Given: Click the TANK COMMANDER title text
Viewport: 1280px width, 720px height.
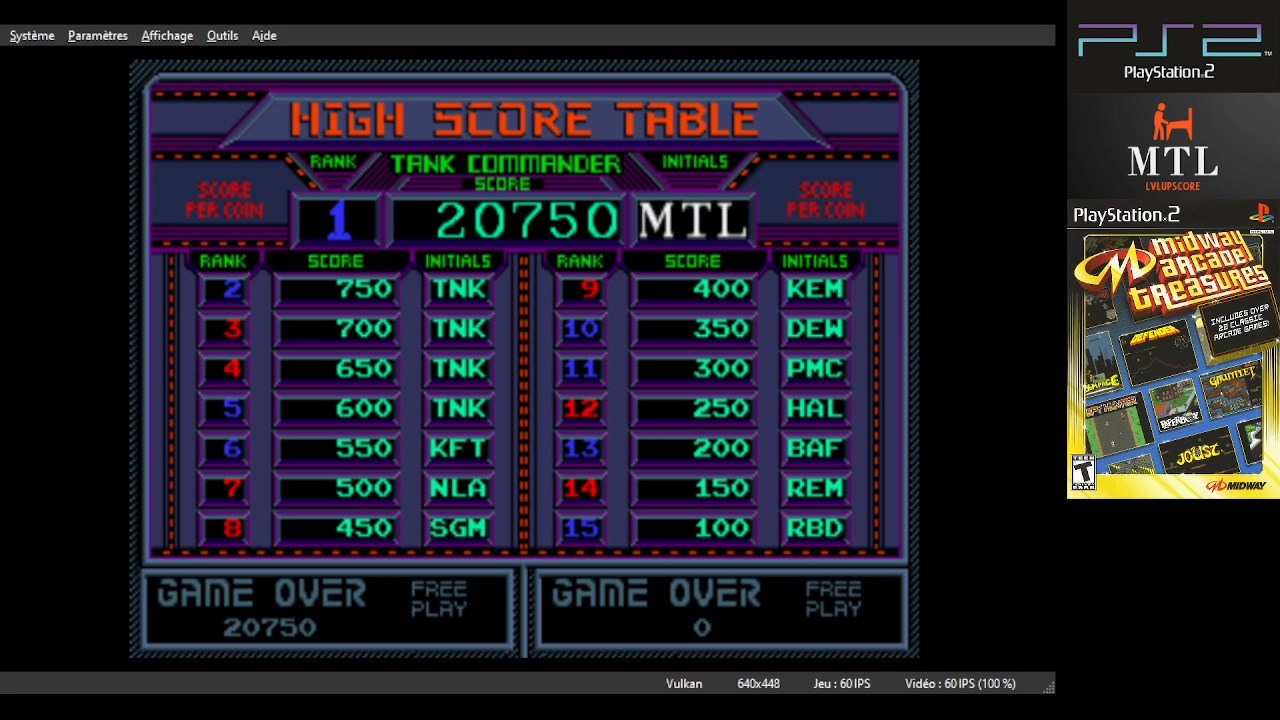Looking at the screenshot, I should coord(505,162).
